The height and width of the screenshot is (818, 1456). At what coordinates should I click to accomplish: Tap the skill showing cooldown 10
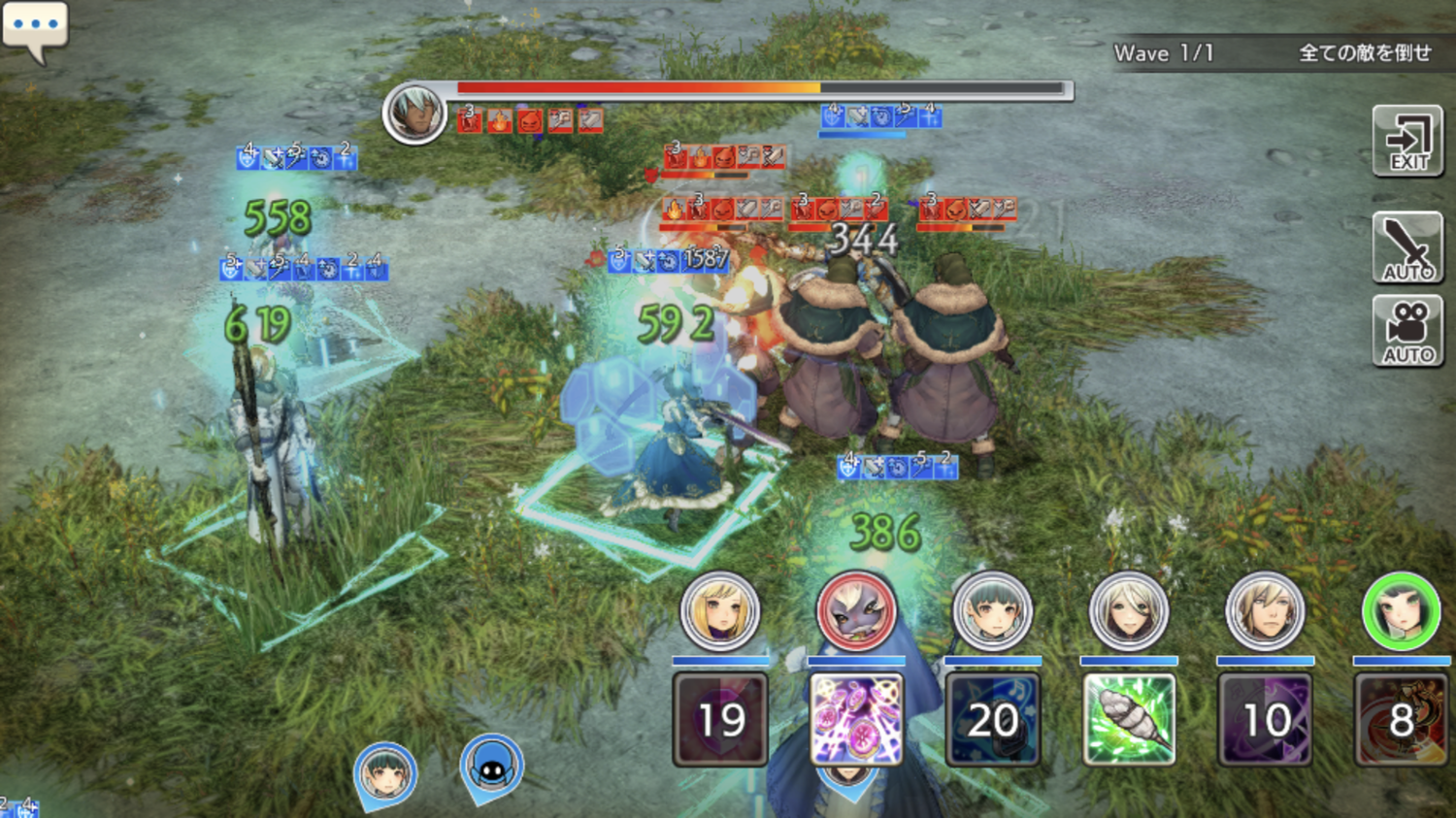tap(1265, 719)
